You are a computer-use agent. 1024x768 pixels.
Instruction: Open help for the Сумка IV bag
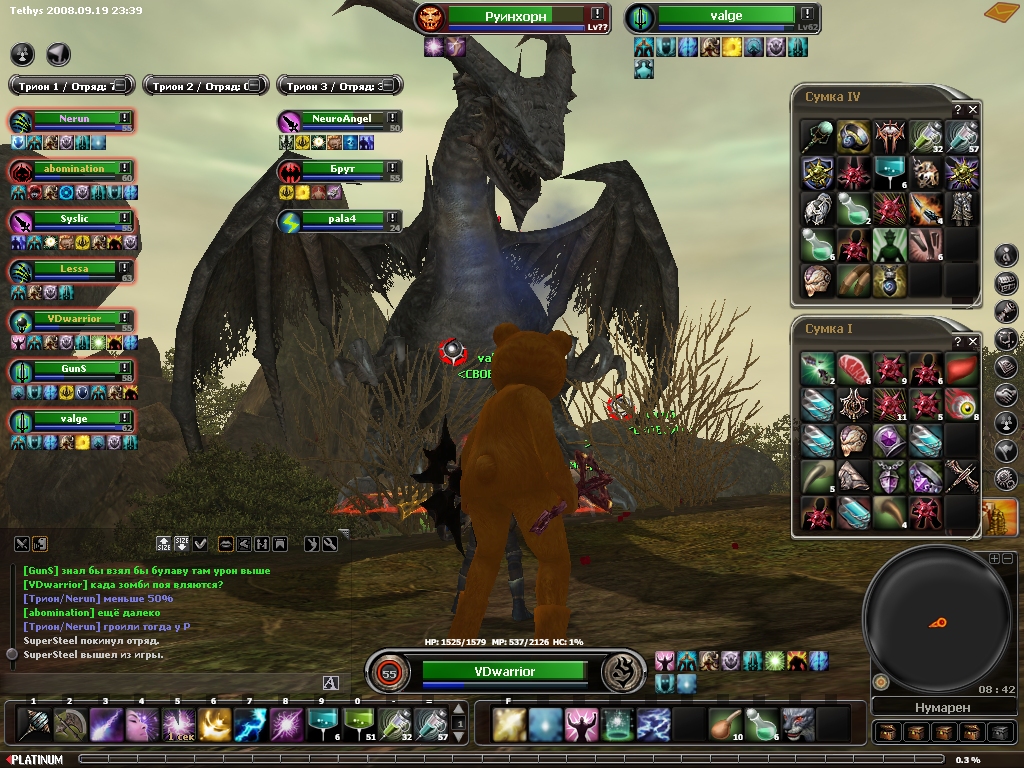[957, 109]
